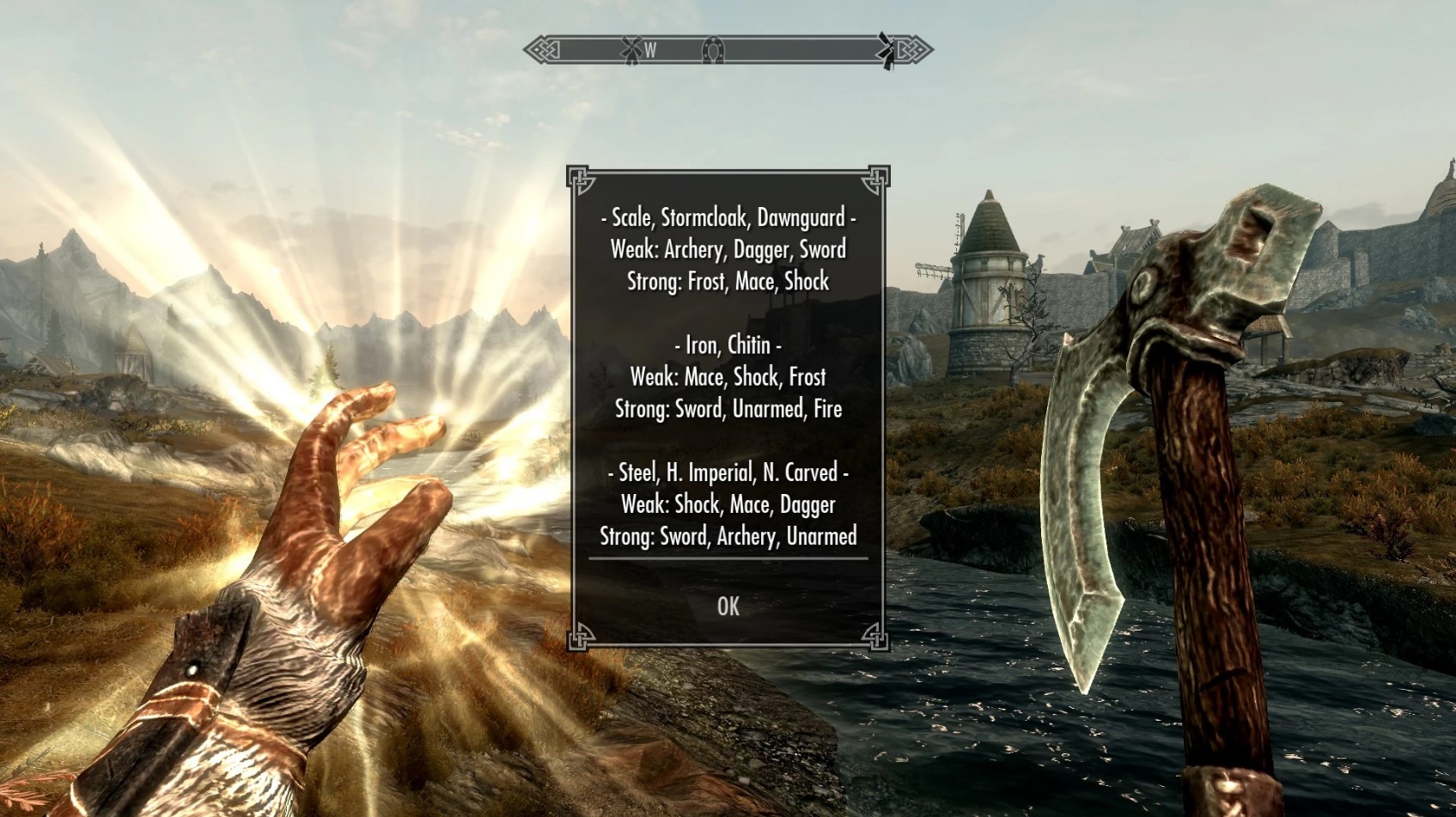
Task: Click the Weak: Mace, Shock, Frost line
Action: 728,377
